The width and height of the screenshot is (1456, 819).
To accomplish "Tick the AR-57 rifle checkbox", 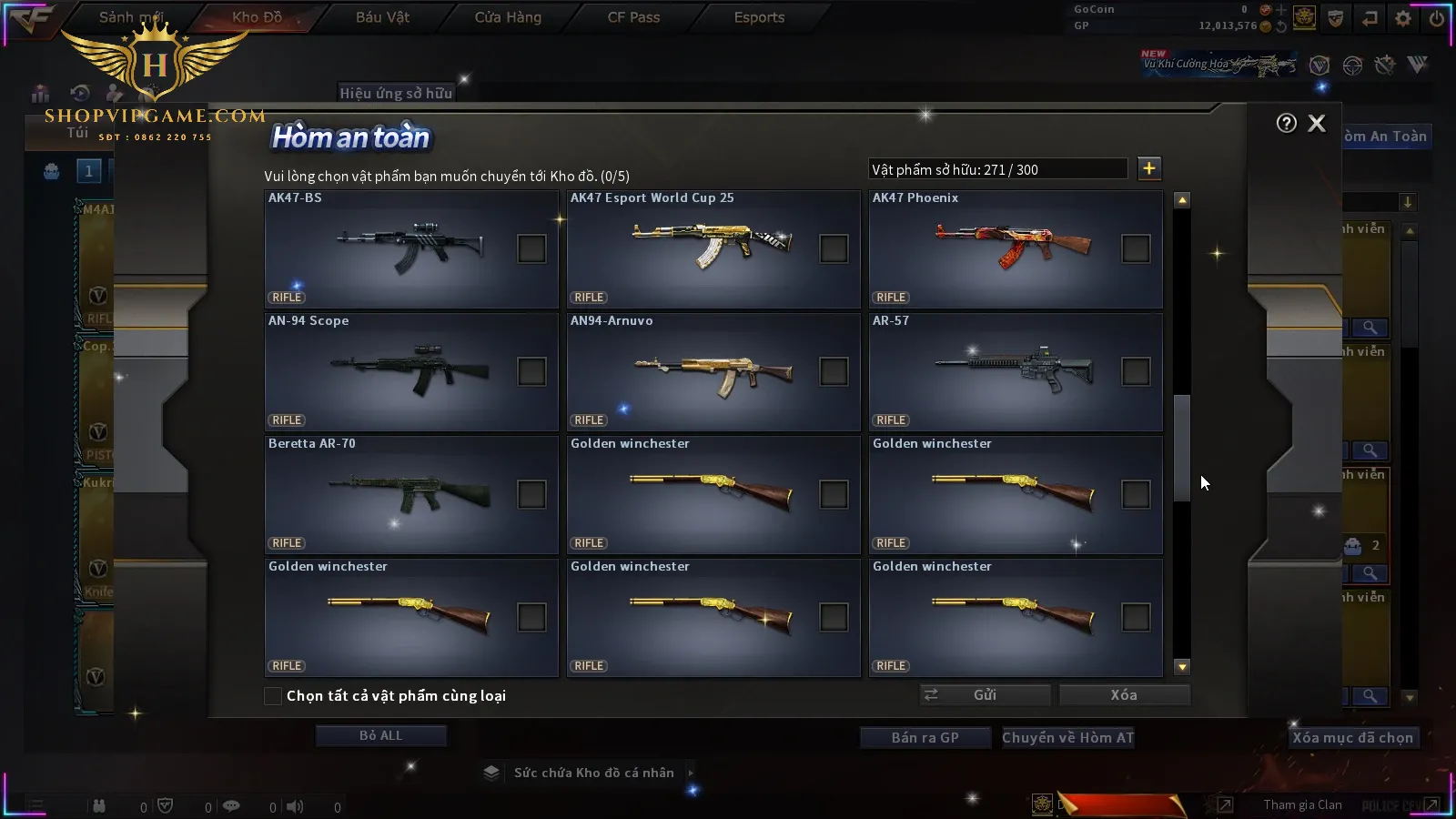I will (1136, 371).
